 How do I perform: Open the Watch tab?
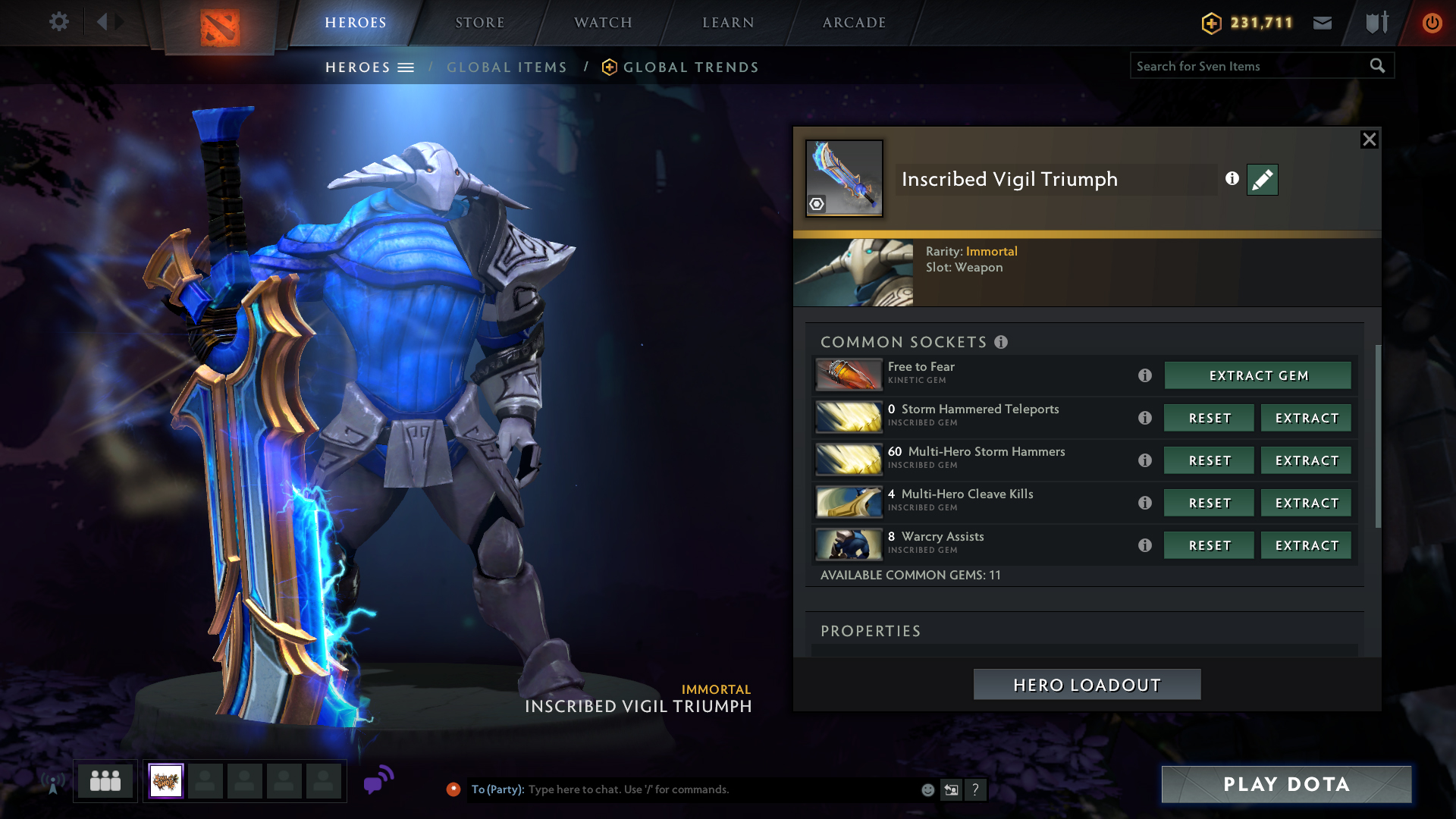[603, 23]
